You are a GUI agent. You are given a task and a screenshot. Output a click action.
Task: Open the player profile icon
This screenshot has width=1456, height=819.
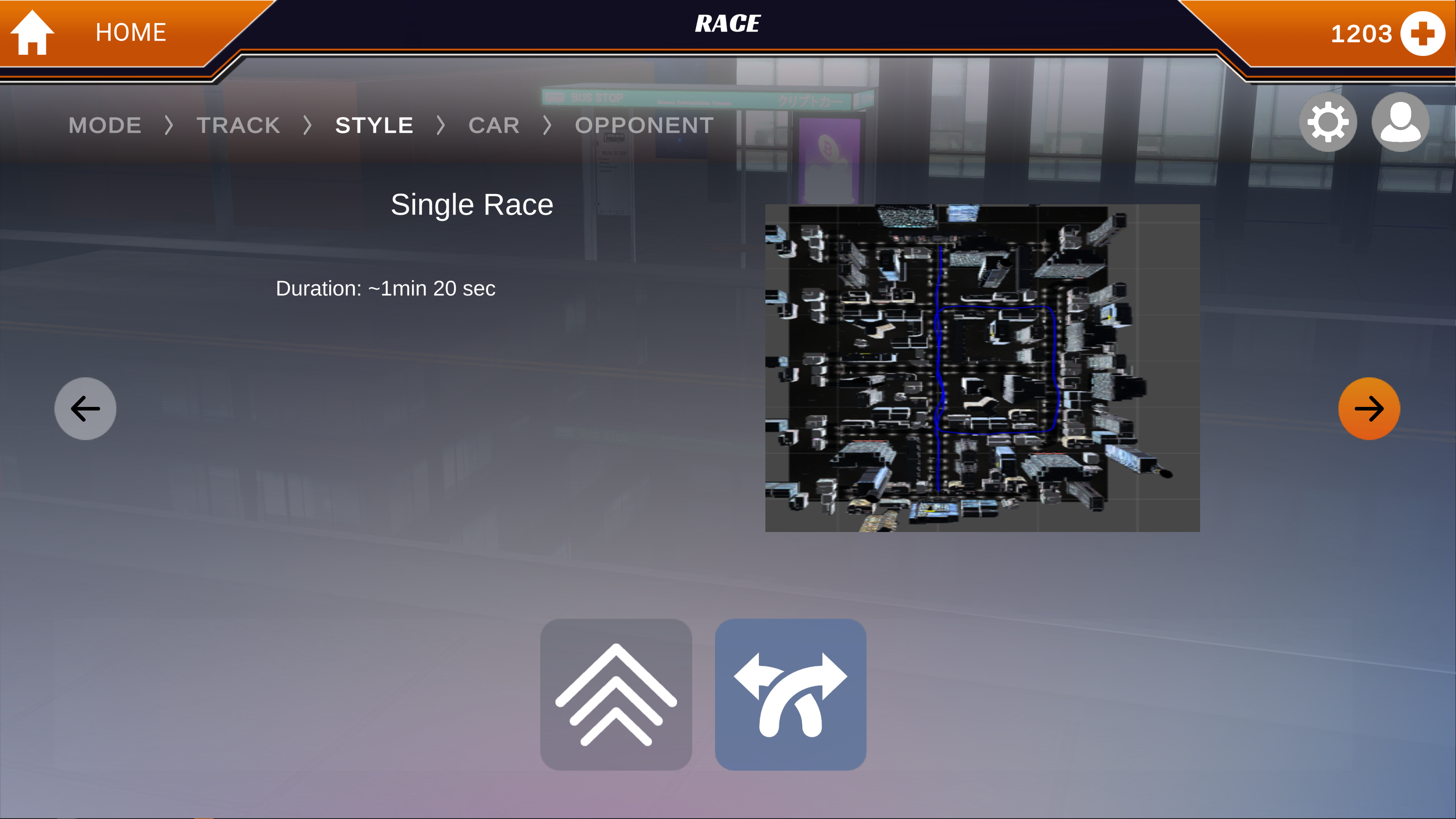click(1400, 123)
